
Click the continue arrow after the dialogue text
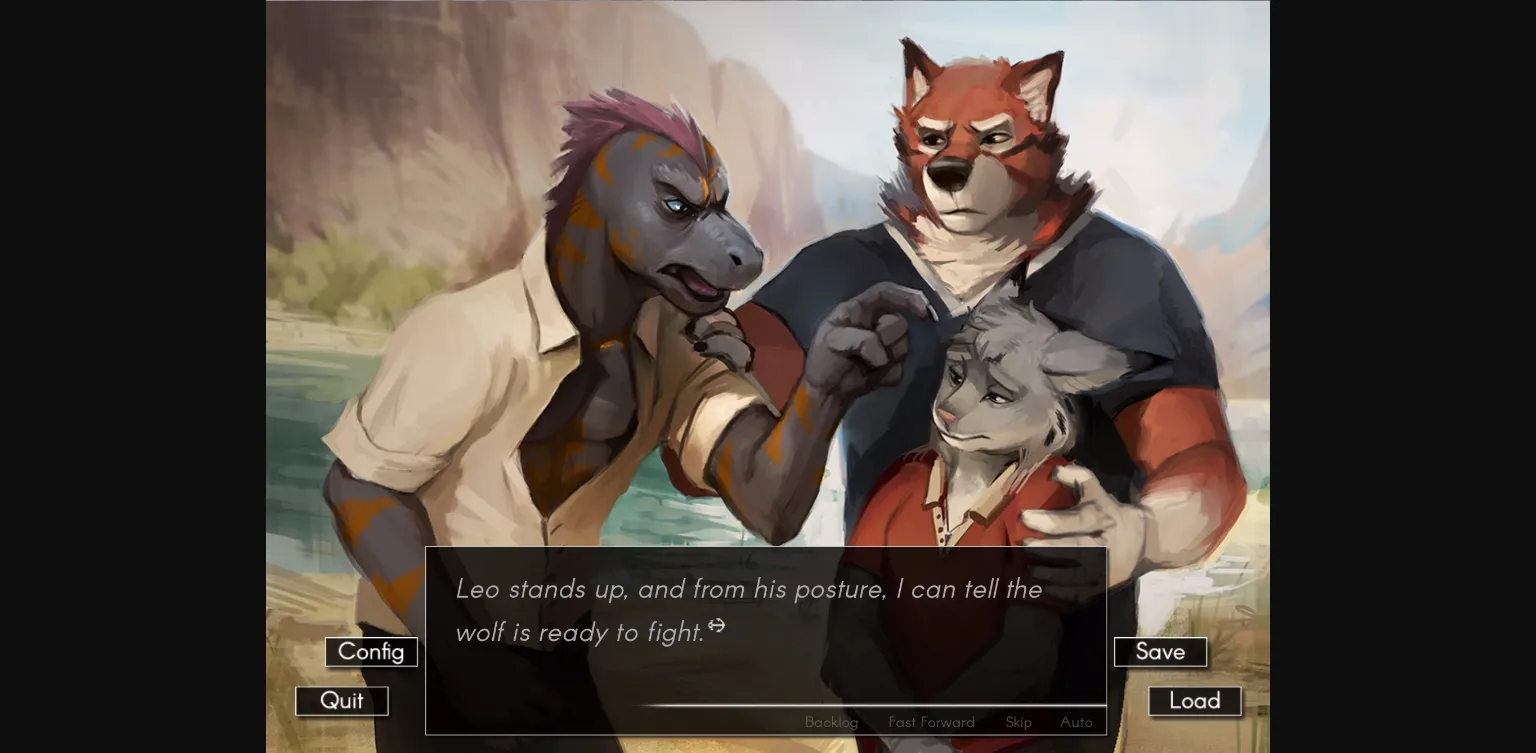tap(718, 624)
